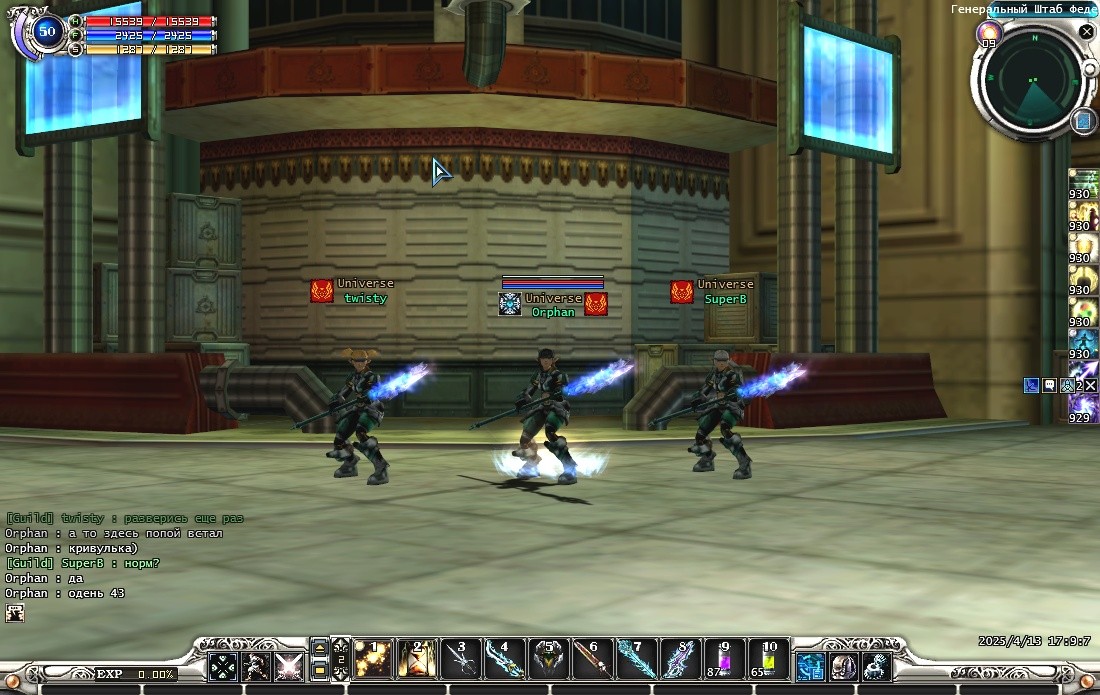1100x695 pixels.
Task: Open the minimap display
Action: coord(1034,80)
